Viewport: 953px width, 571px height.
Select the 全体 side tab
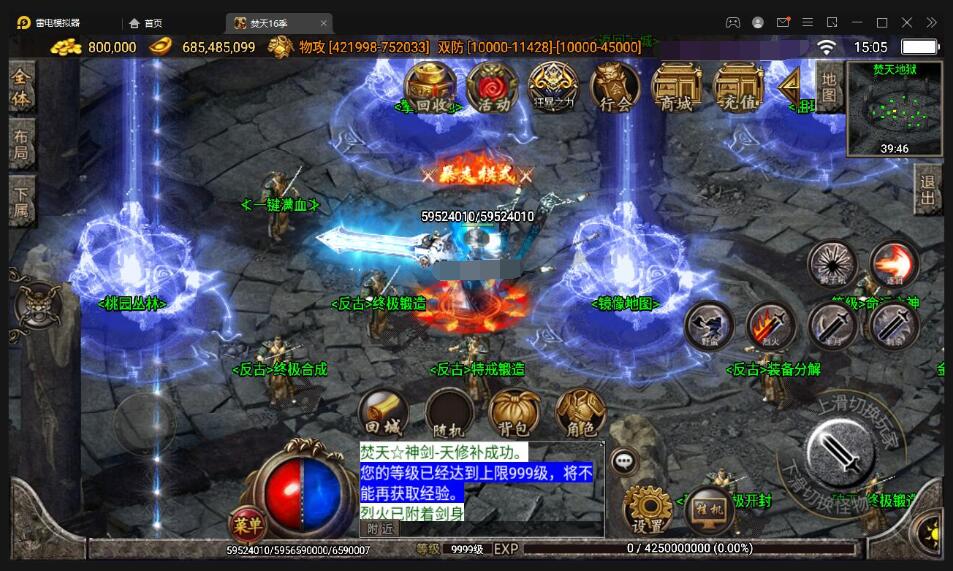tap(21, 87)
